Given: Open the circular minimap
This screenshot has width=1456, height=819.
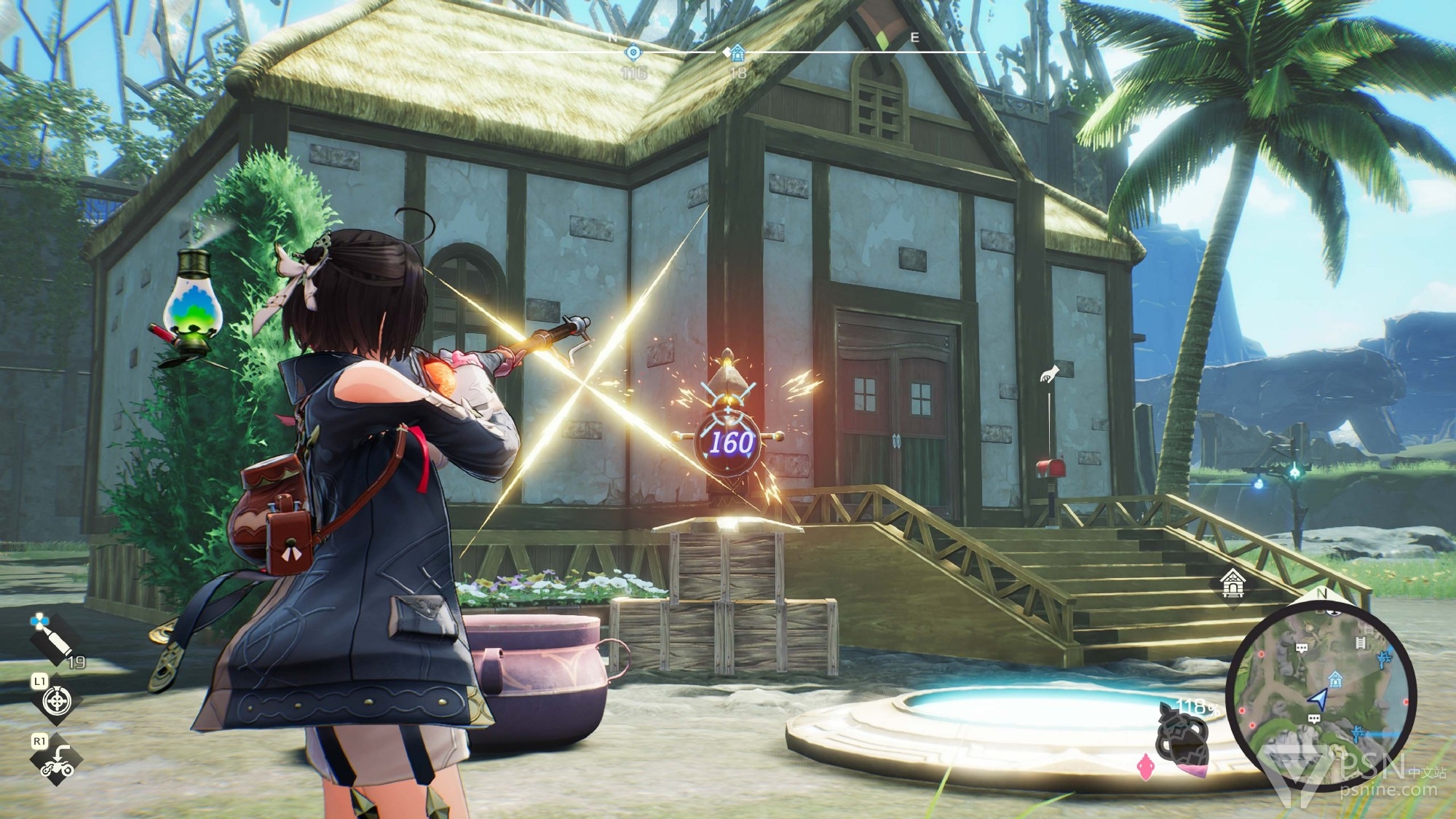Looking at the screenshot, I should pyautogui.click(x=1321, y=695).
